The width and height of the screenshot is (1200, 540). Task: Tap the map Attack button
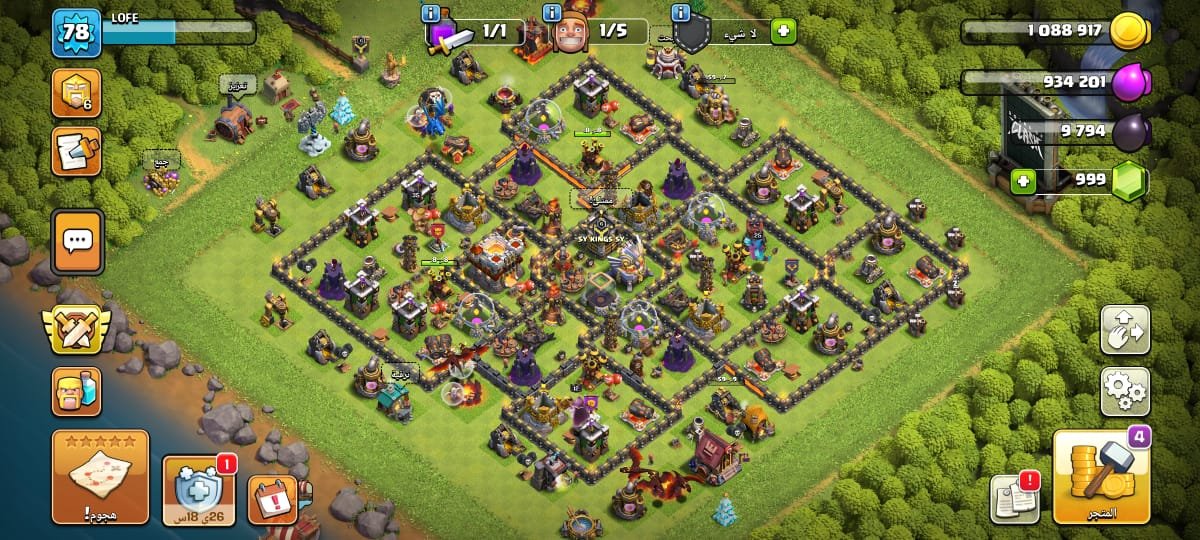click(x=100, y=478)
